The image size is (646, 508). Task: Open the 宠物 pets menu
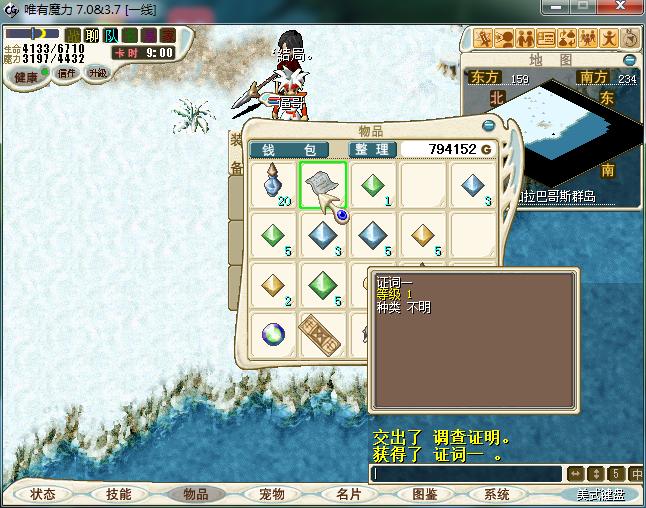pos(272,494)
